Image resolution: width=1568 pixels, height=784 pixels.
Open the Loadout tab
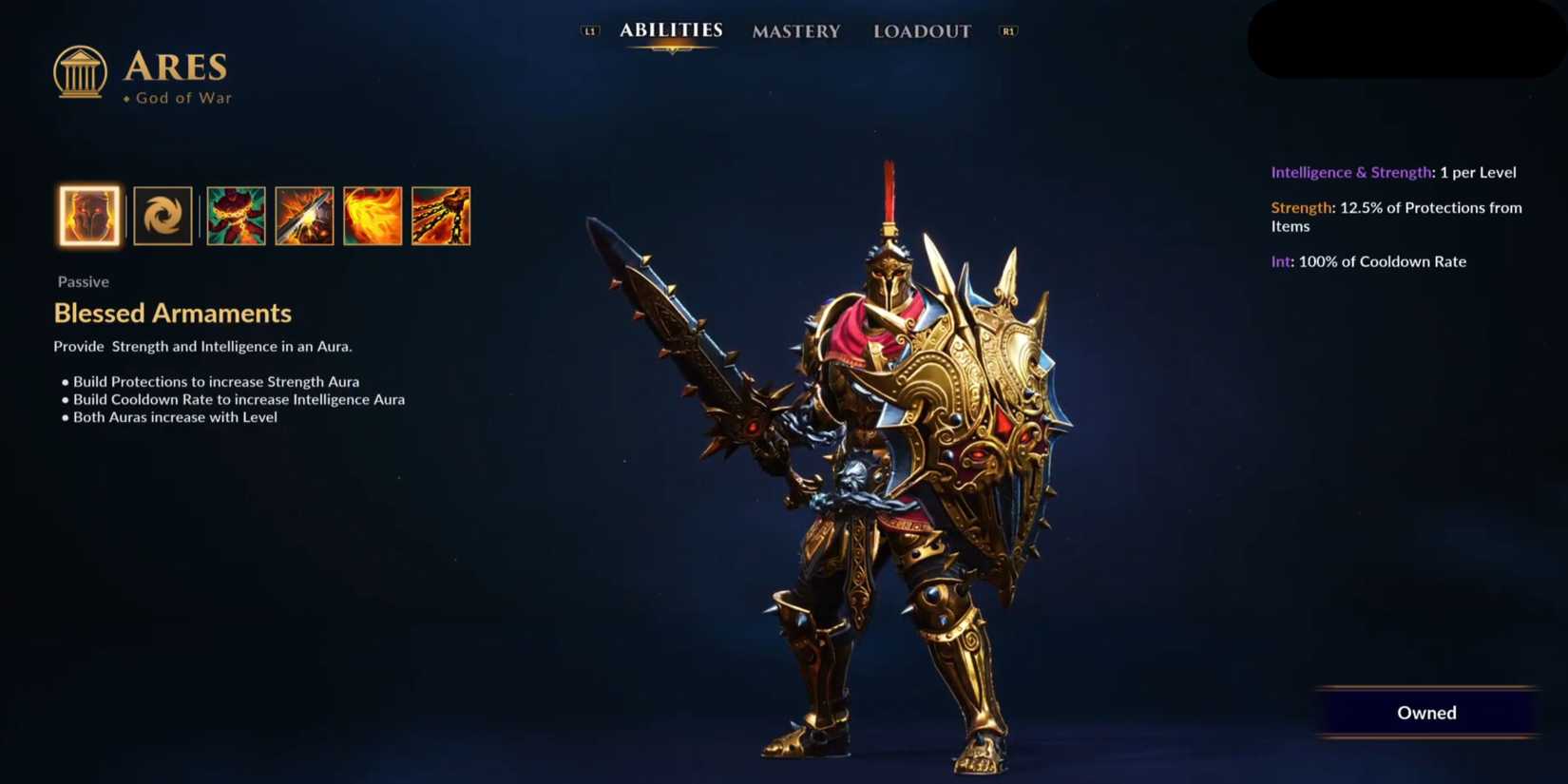tap(921, 31)
